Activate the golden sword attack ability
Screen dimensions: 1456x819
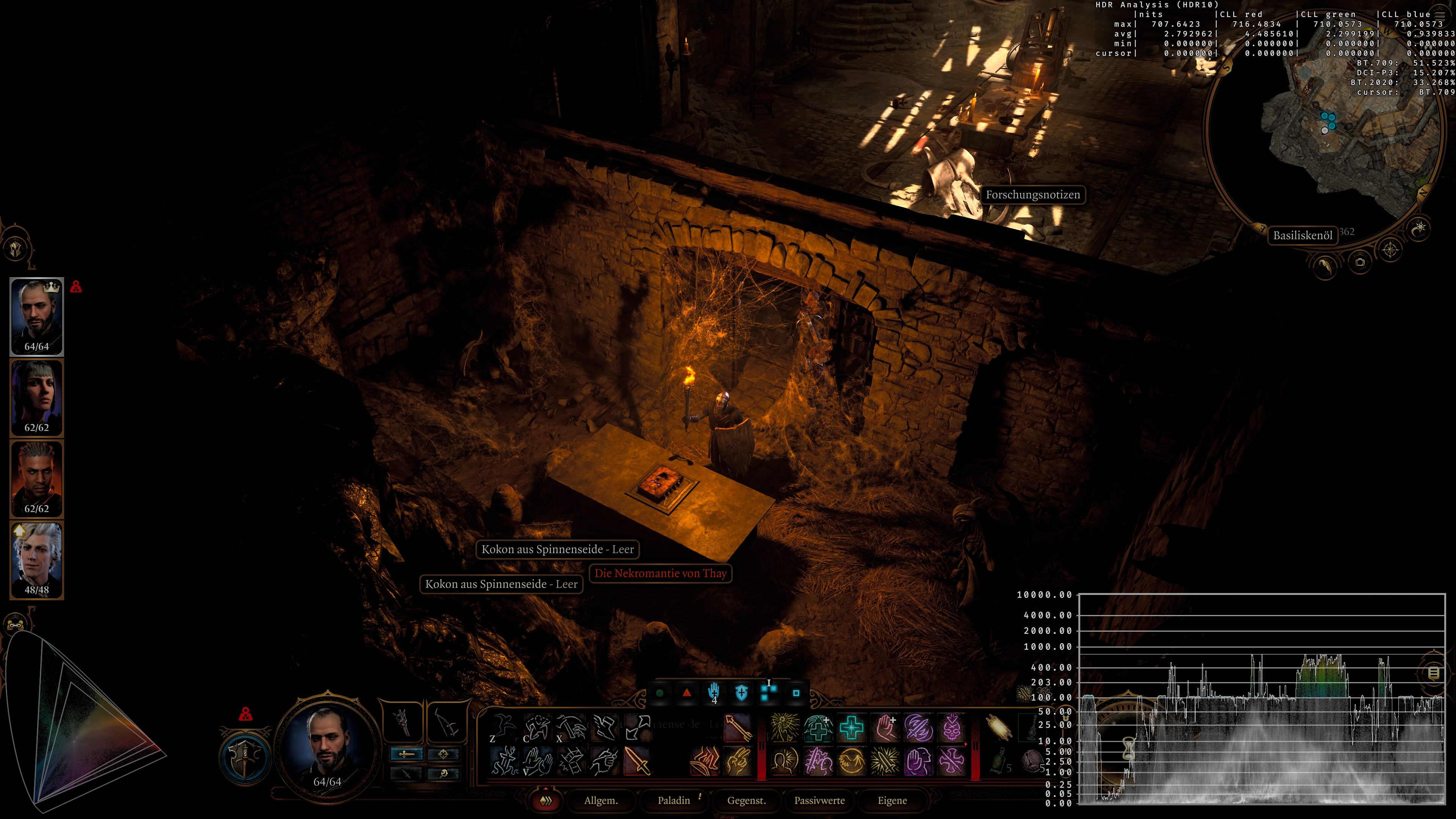tap(637, 761)
